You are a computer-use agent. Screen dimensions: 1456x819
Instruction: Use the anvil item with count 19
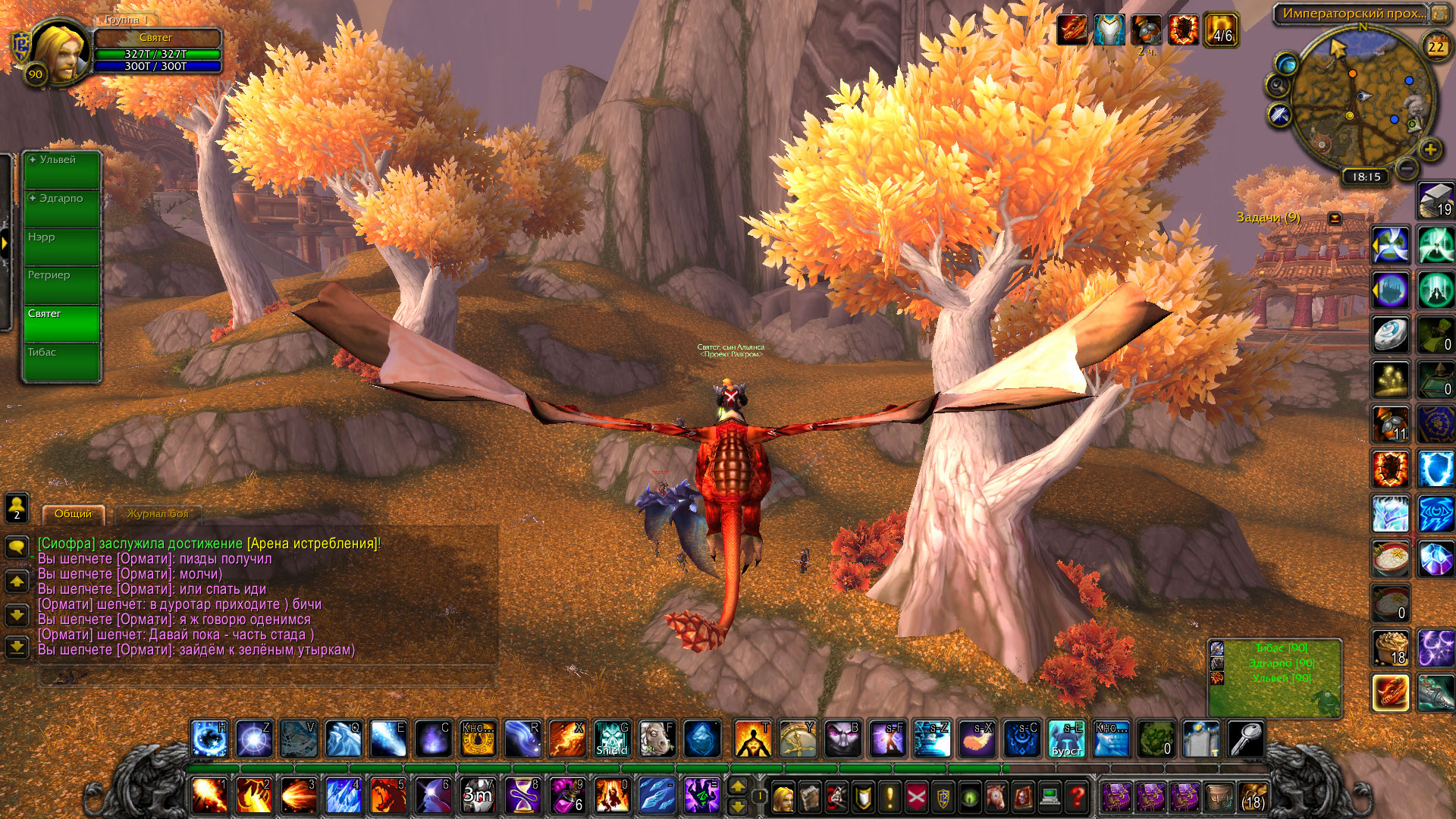coord(1436,201)
